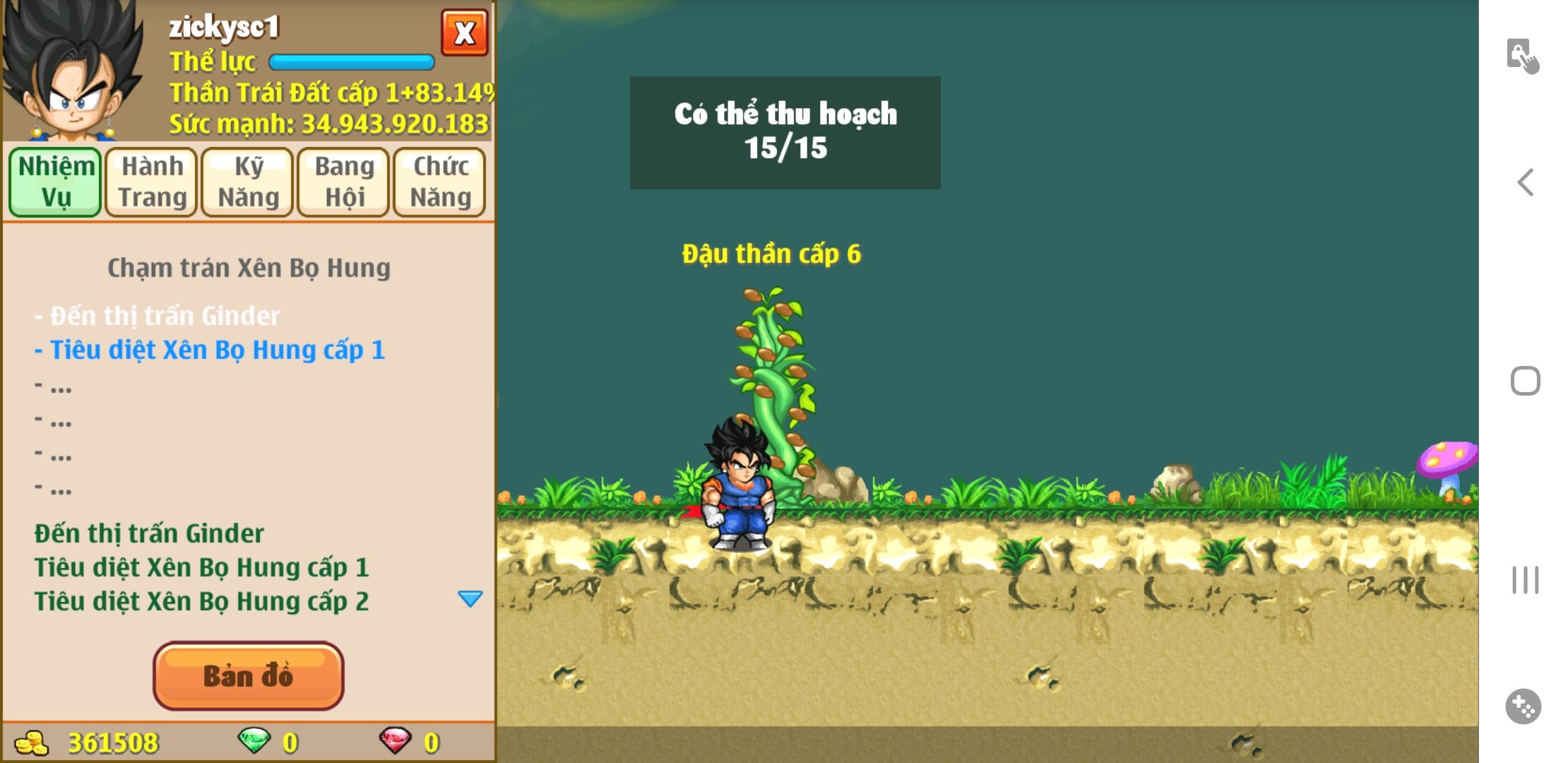Click the blue down arrow in the quest list
This screenshot has height=763, width=1568.
[470, 599]
